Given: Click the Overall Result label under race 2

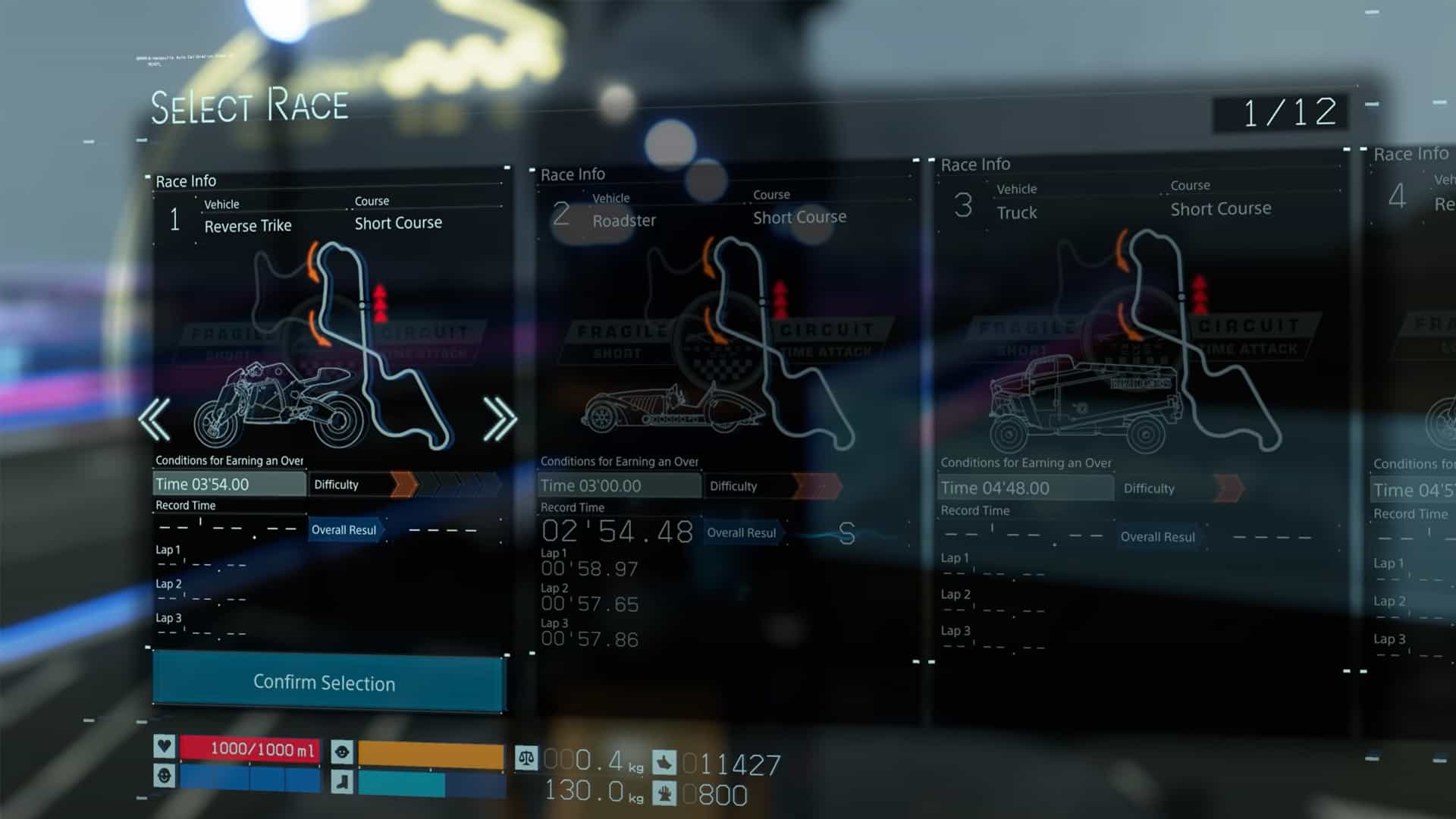Looking at the screenshot, I should 741,532.
